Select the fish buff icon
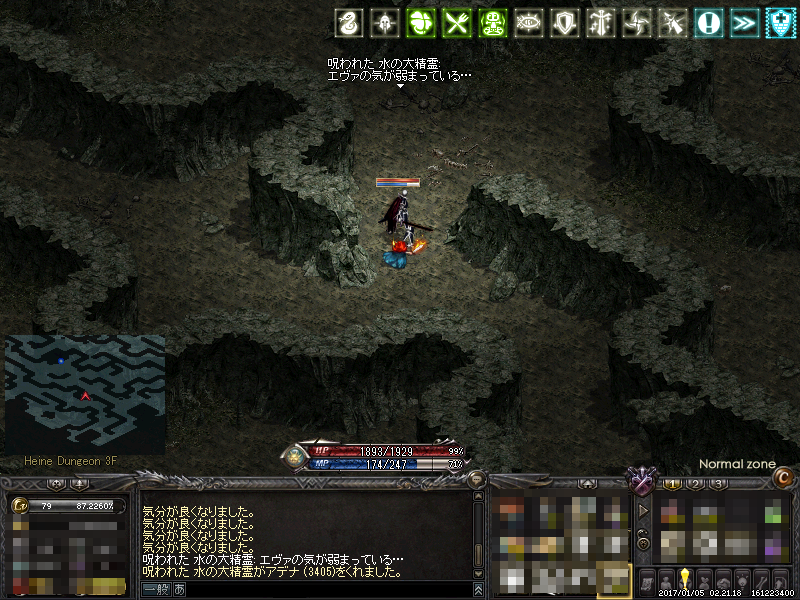Image resolution: width=800 pixels, height=600 pixels. tap(528, 23)
